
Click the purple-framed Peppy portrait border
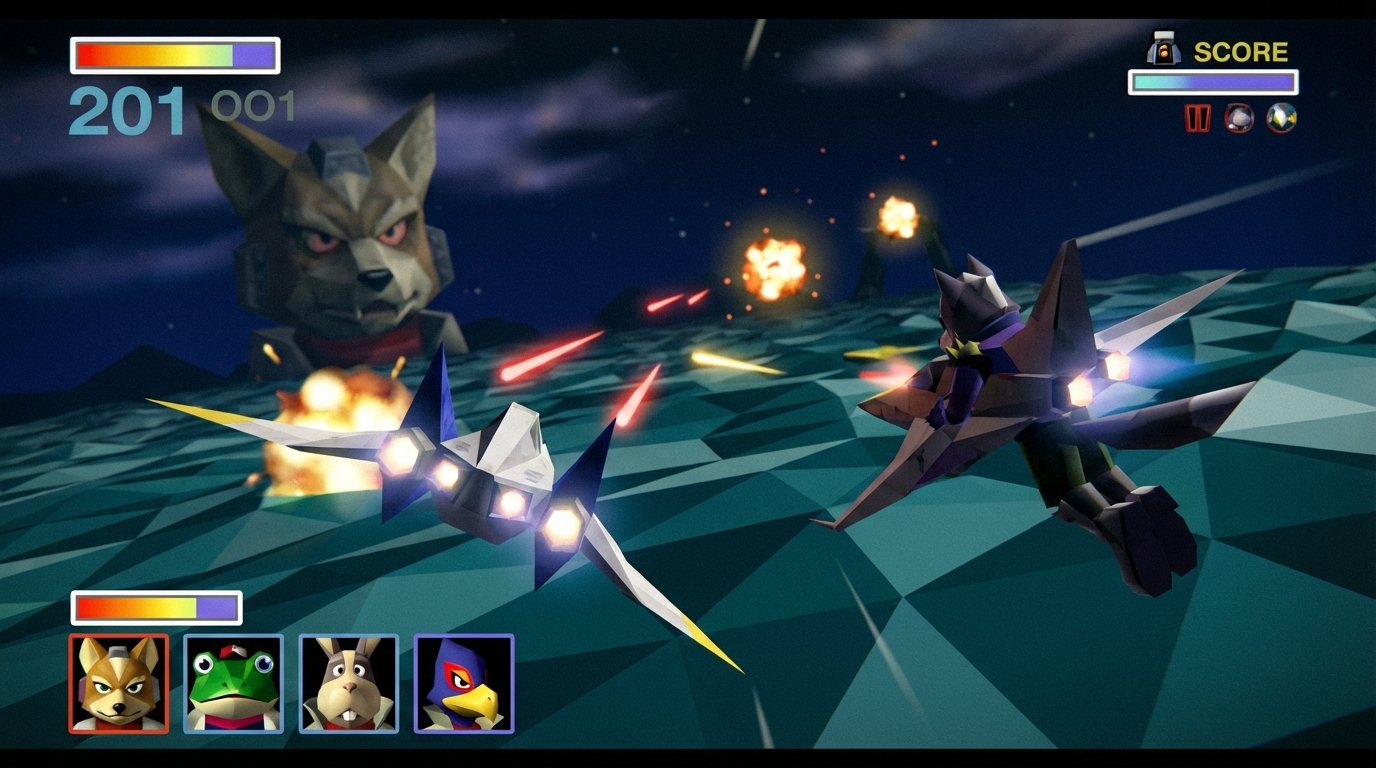click(348, 637)
